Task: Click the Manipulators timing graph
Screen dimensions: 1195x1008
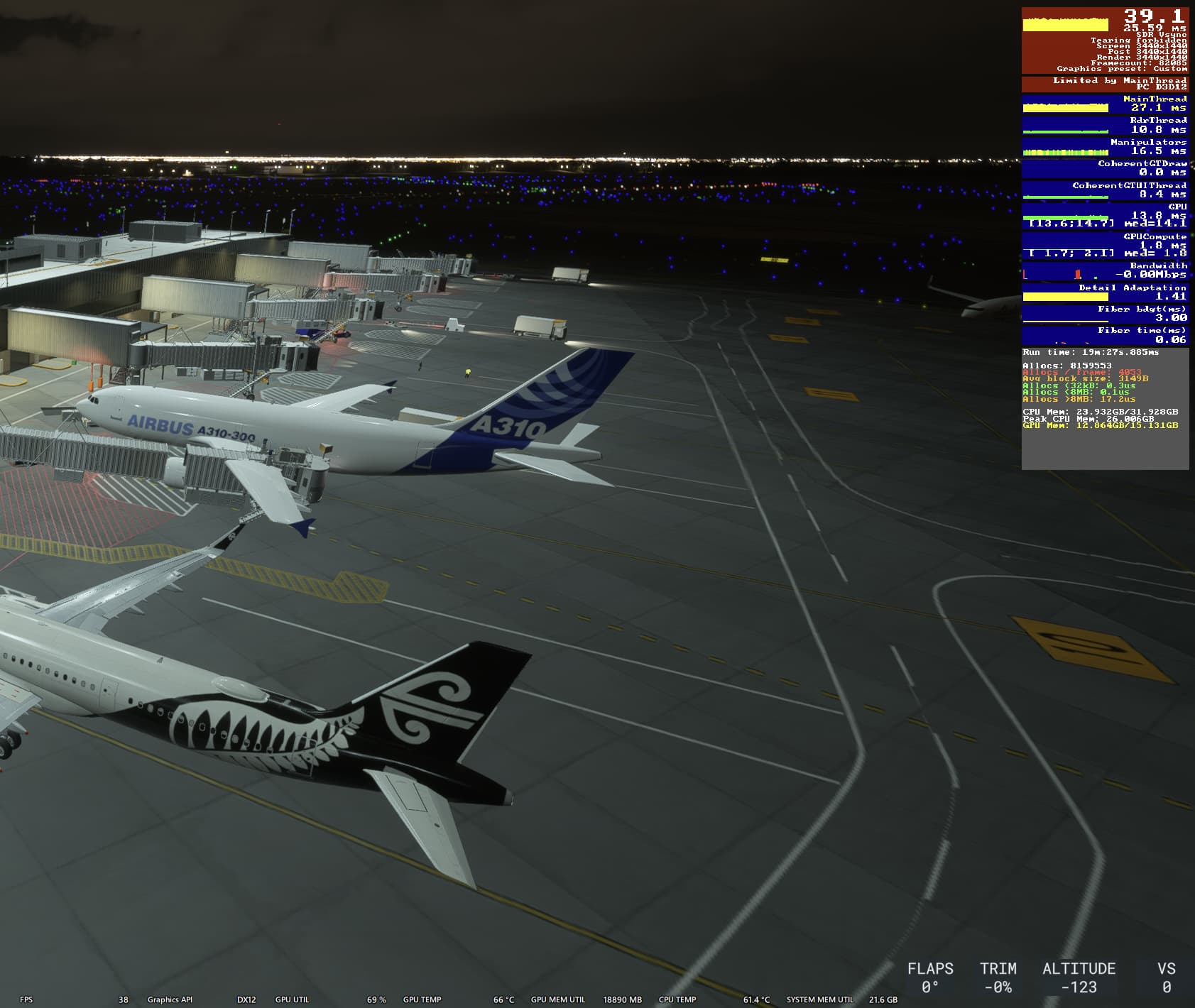Action: 1065,153
